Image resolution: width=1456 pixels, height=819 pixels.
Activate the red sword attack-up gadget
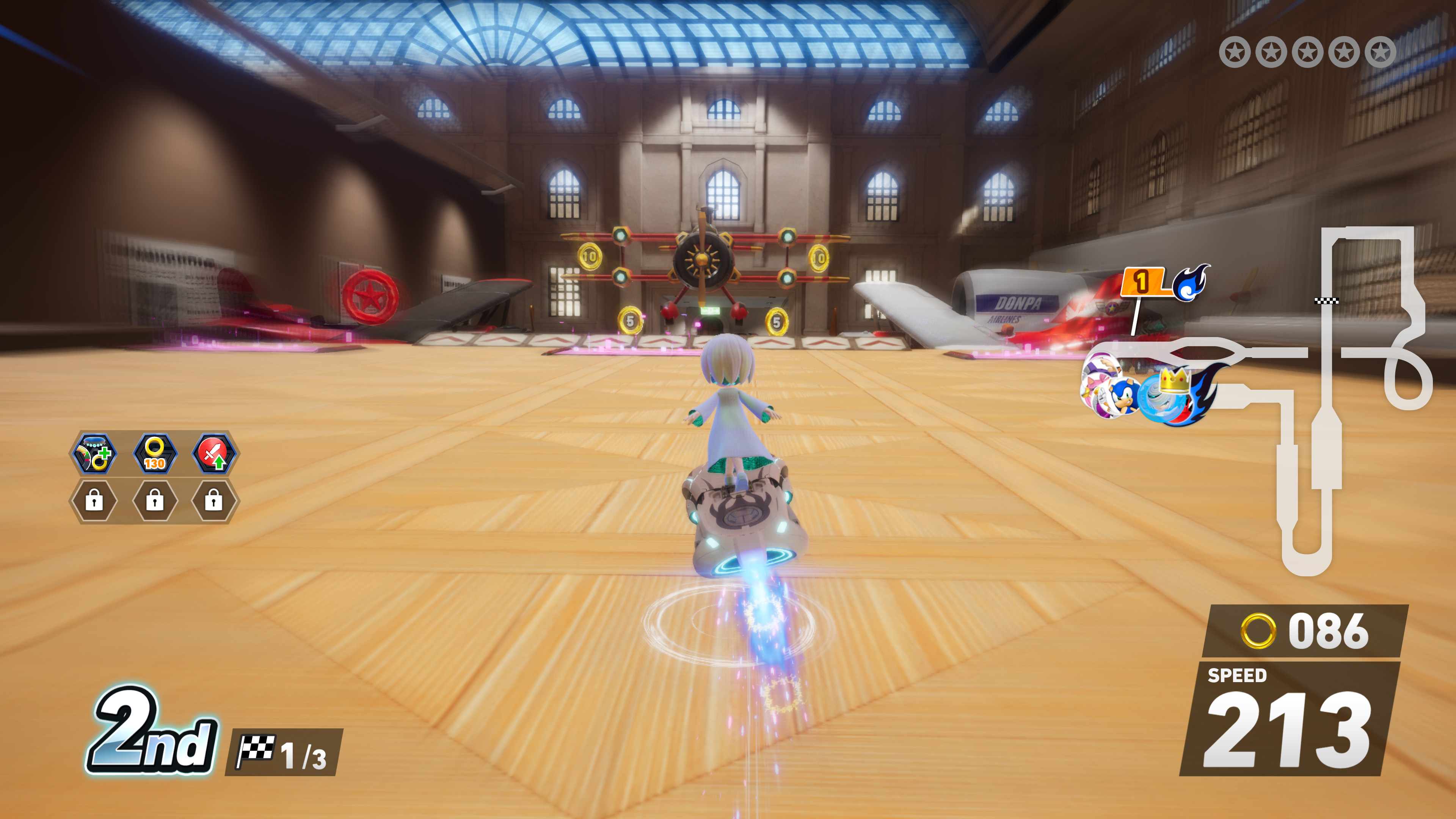coord(213,453)
